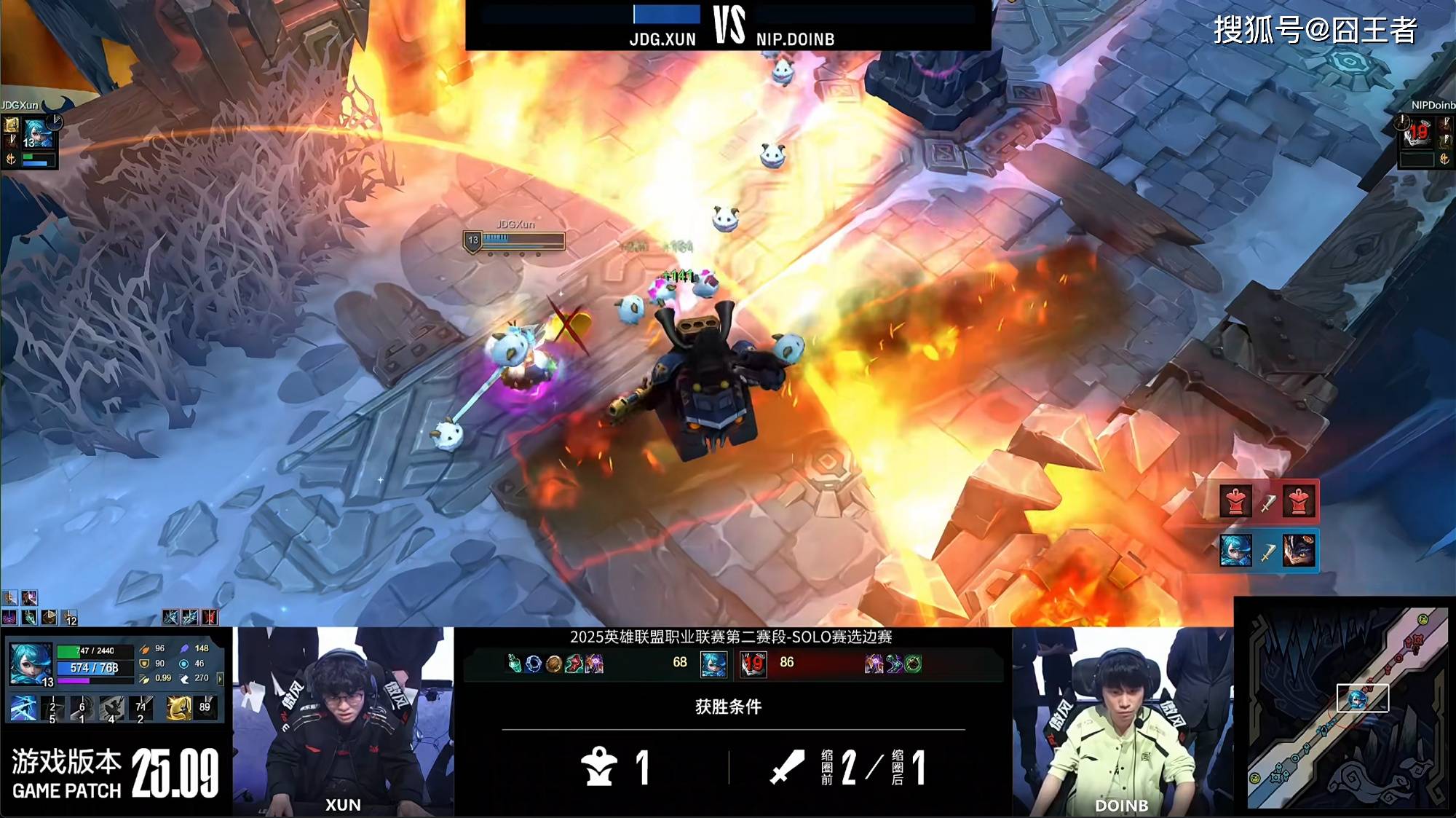Click the red champion icon showing respawn timer 19
The image size is (1456, 818).
(753, 664)
